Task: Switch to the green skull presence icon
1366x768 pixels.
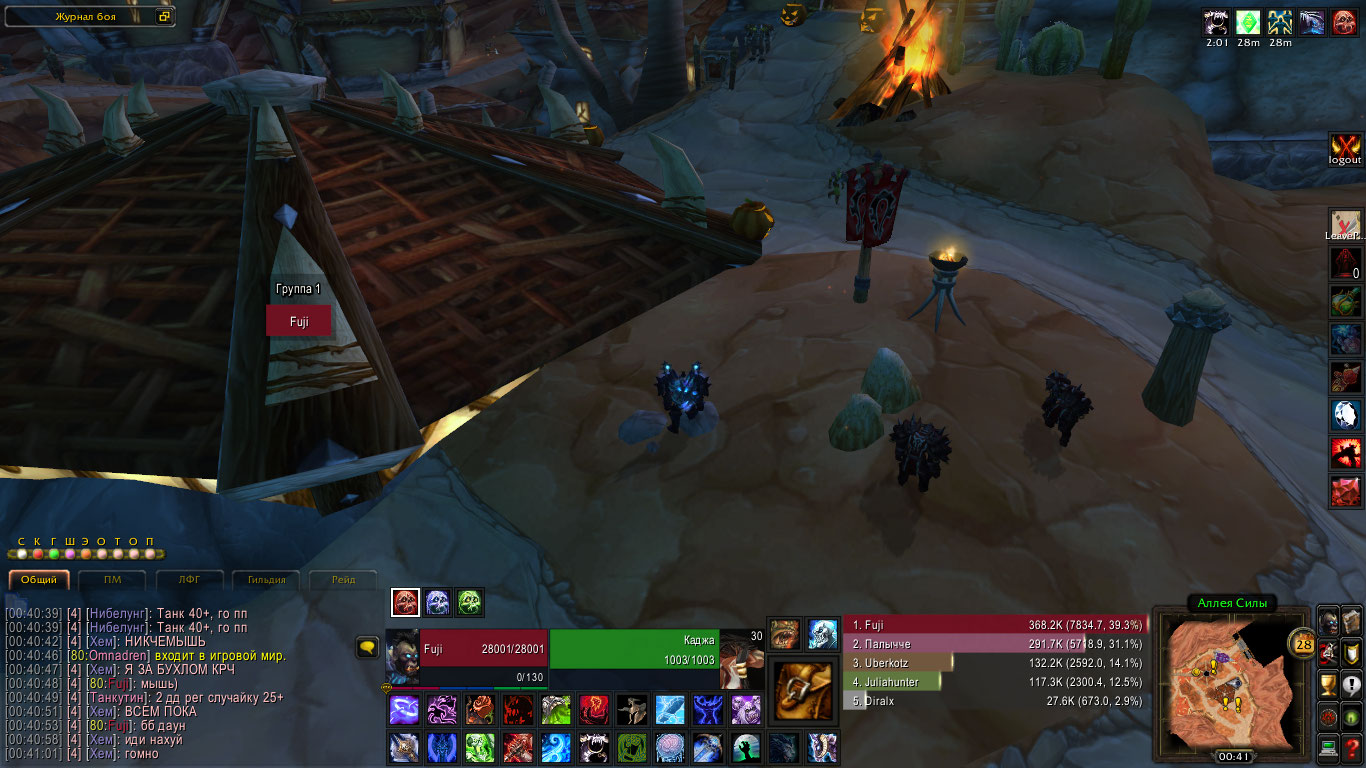Action: [x=470, y=602]
